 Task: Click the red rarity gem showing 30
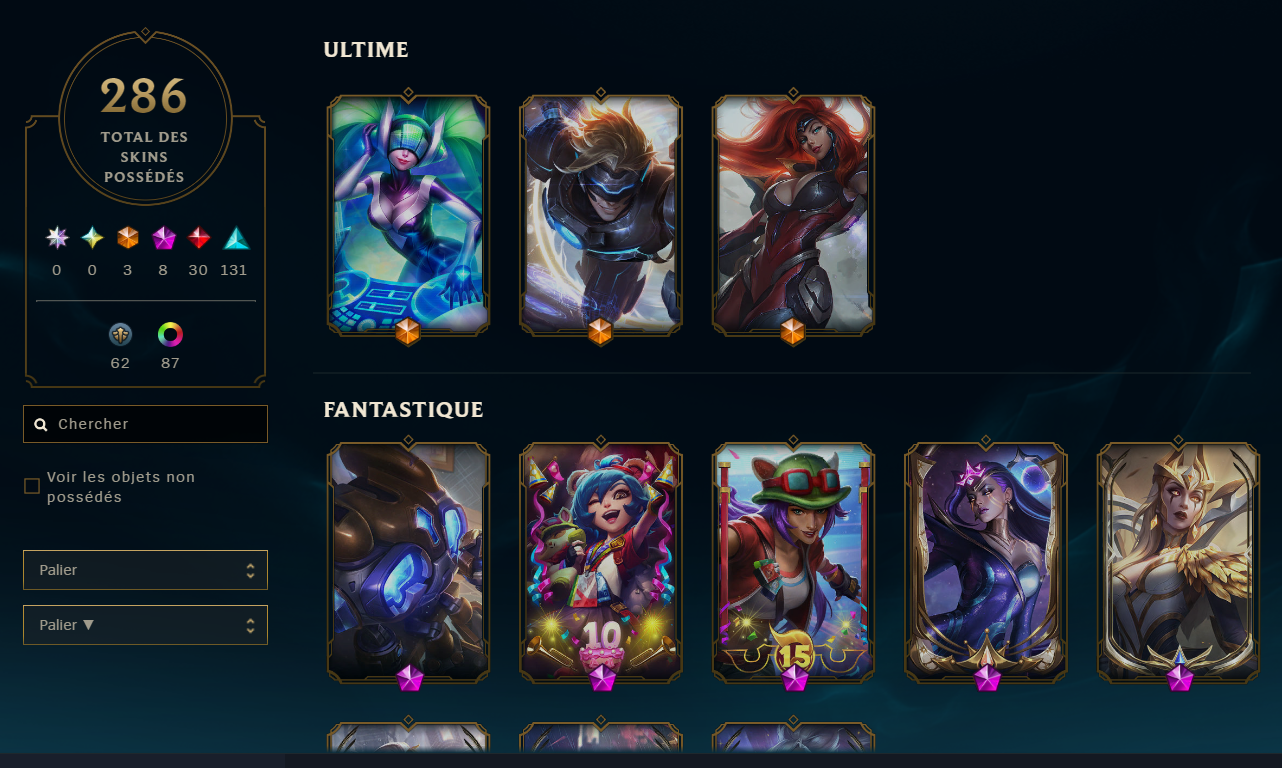tap(198, 238)
